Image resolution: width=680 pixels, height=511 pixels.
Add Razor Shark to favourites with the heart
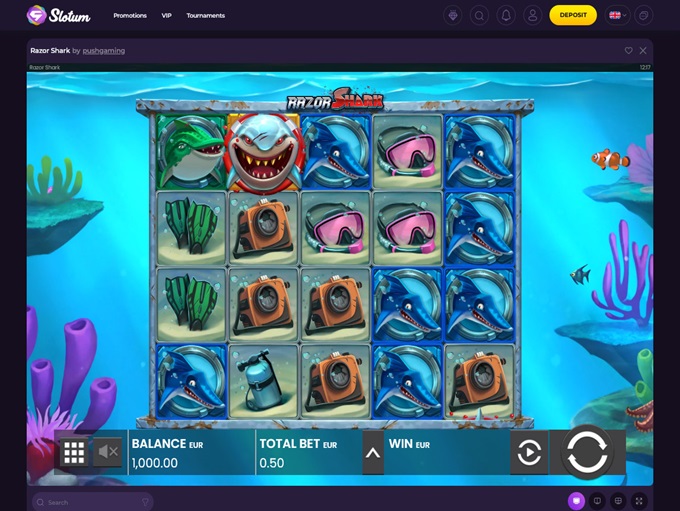(629, 50)
